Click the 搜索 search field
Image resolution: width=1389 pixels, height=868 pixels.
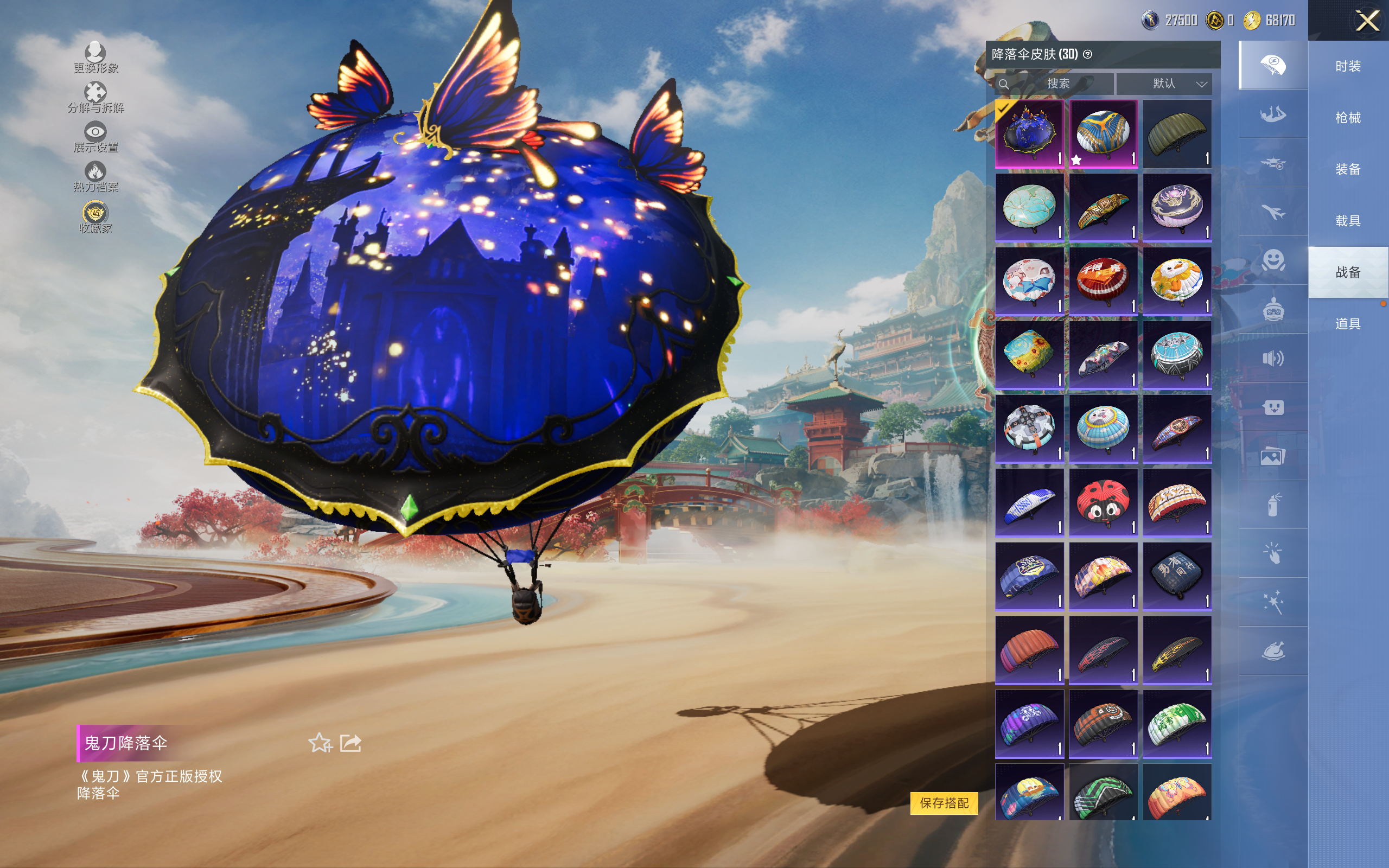coord(1057,84)
